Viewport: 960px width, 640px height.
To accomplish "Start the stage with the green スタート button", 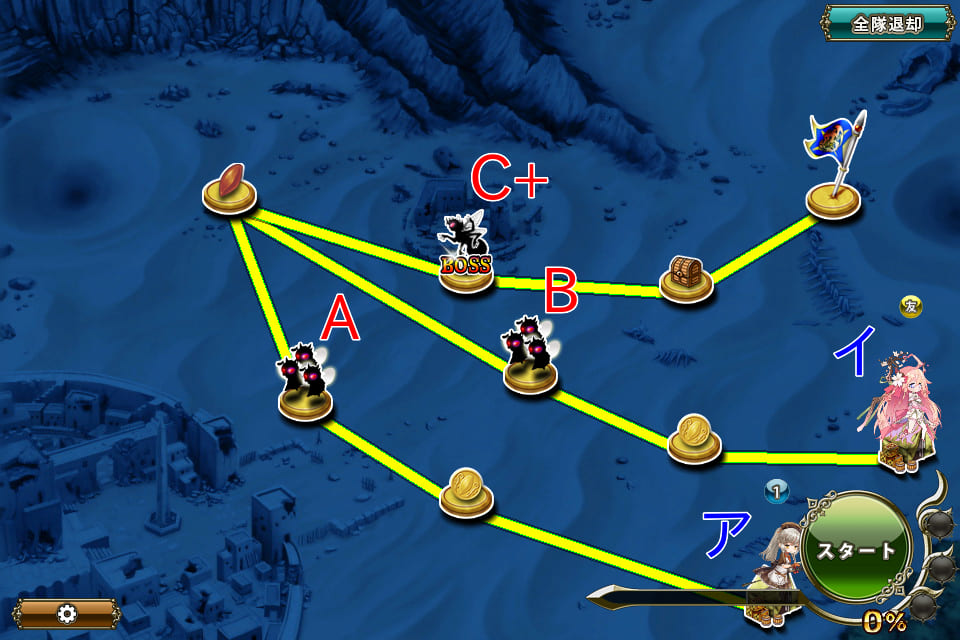I will [857, 549].
